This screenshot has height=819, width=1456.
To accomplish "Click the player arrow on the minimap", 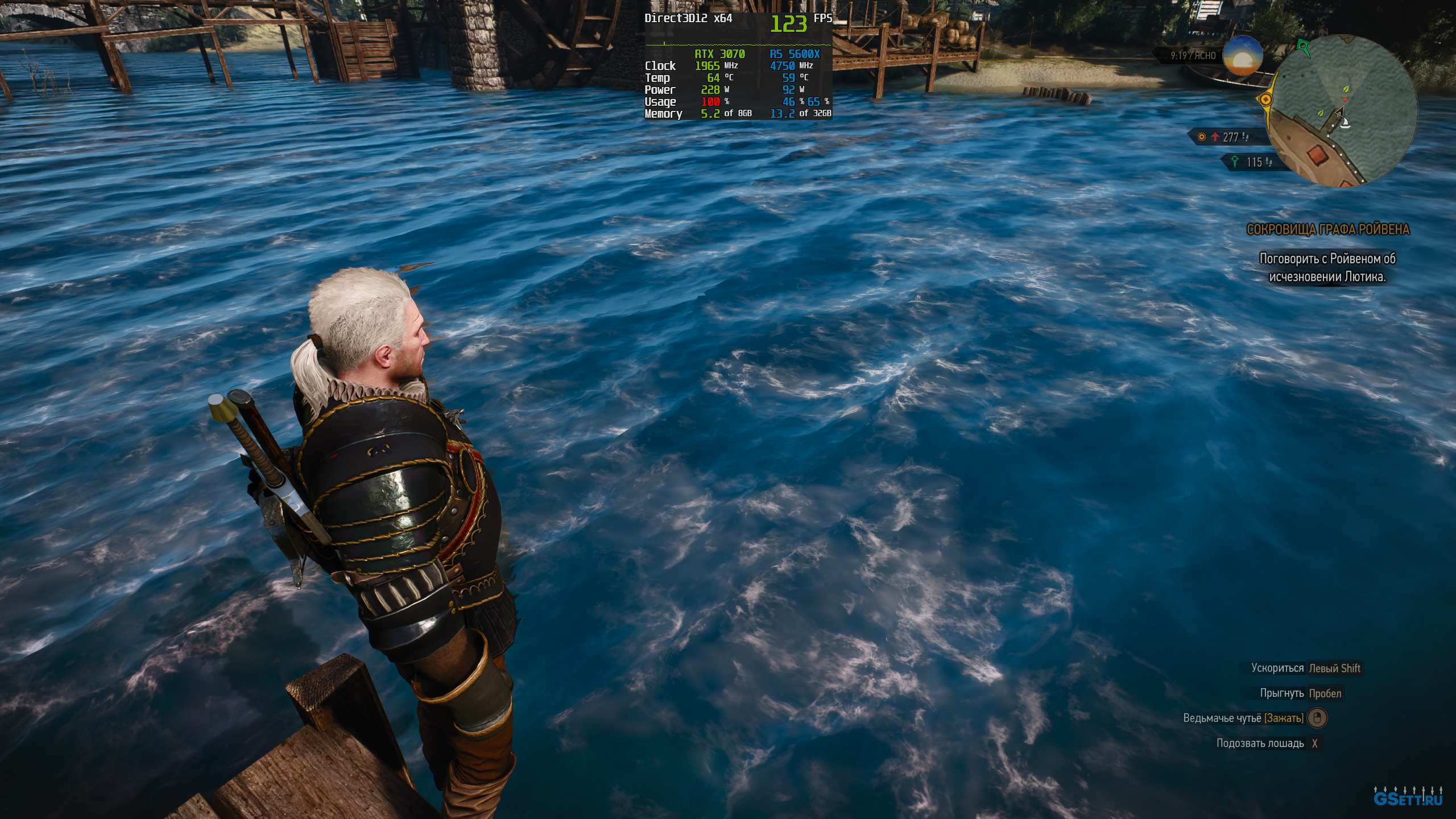I will coord(1339,111).
